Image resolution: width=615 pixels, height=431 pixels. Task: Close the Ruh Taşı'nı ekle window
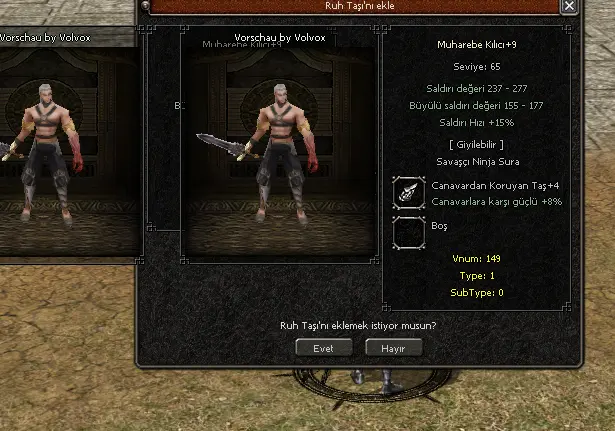point(569,6)
